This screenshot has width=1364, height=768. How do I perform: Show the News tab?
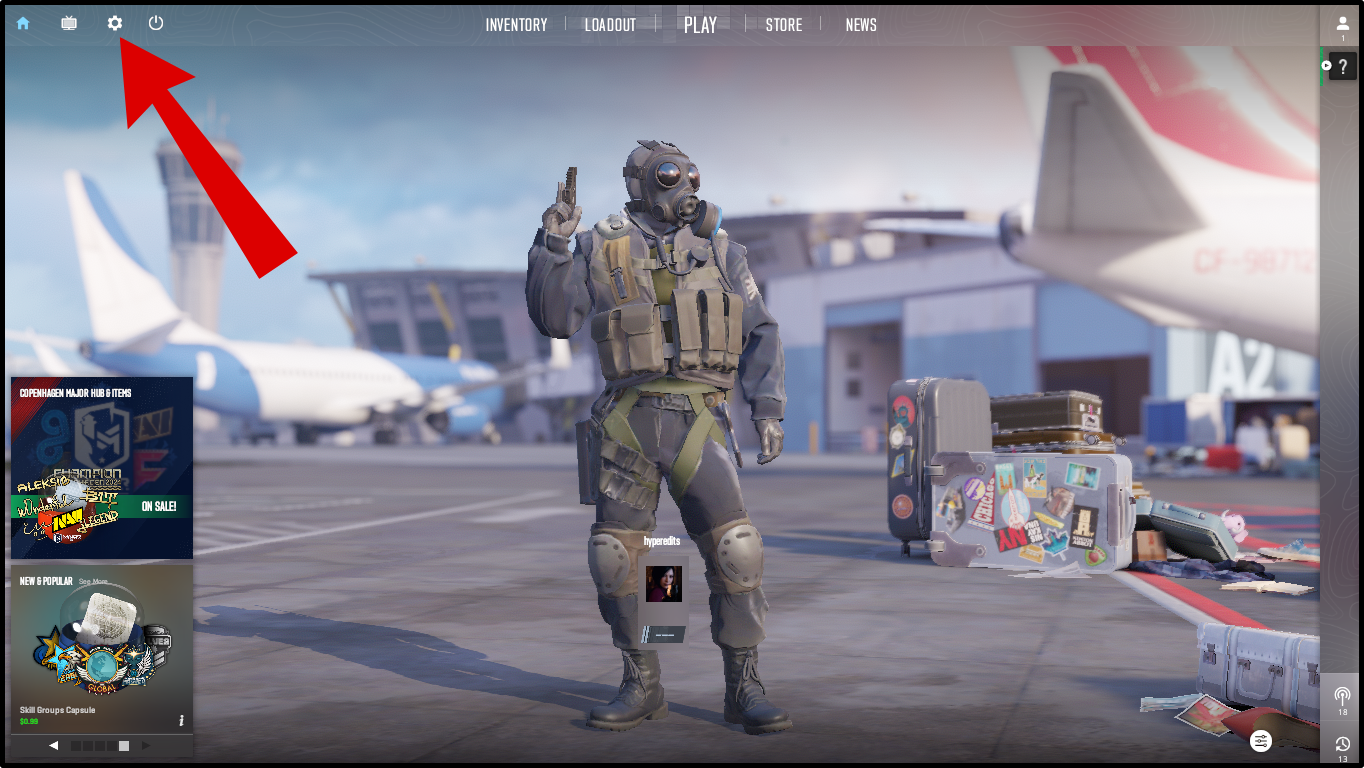pyautogui.click(x=861, y=25)
